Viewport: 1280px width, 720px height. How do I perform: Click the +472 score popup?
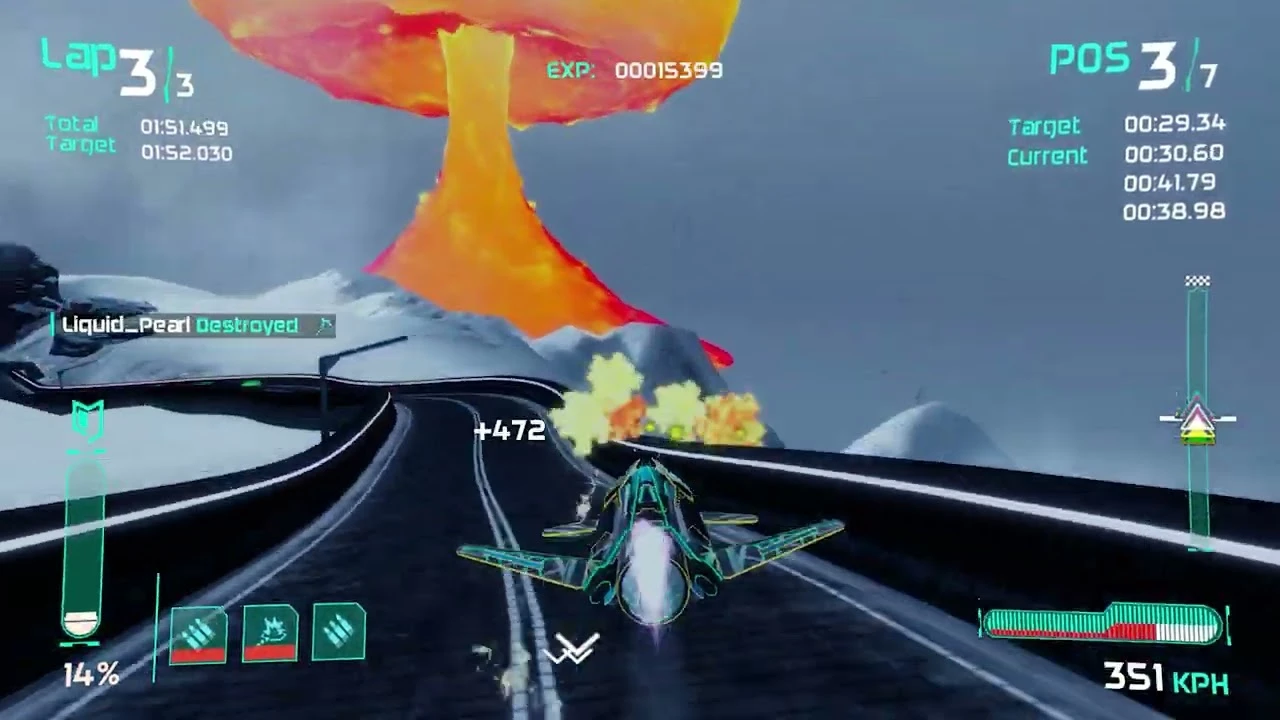510,430
